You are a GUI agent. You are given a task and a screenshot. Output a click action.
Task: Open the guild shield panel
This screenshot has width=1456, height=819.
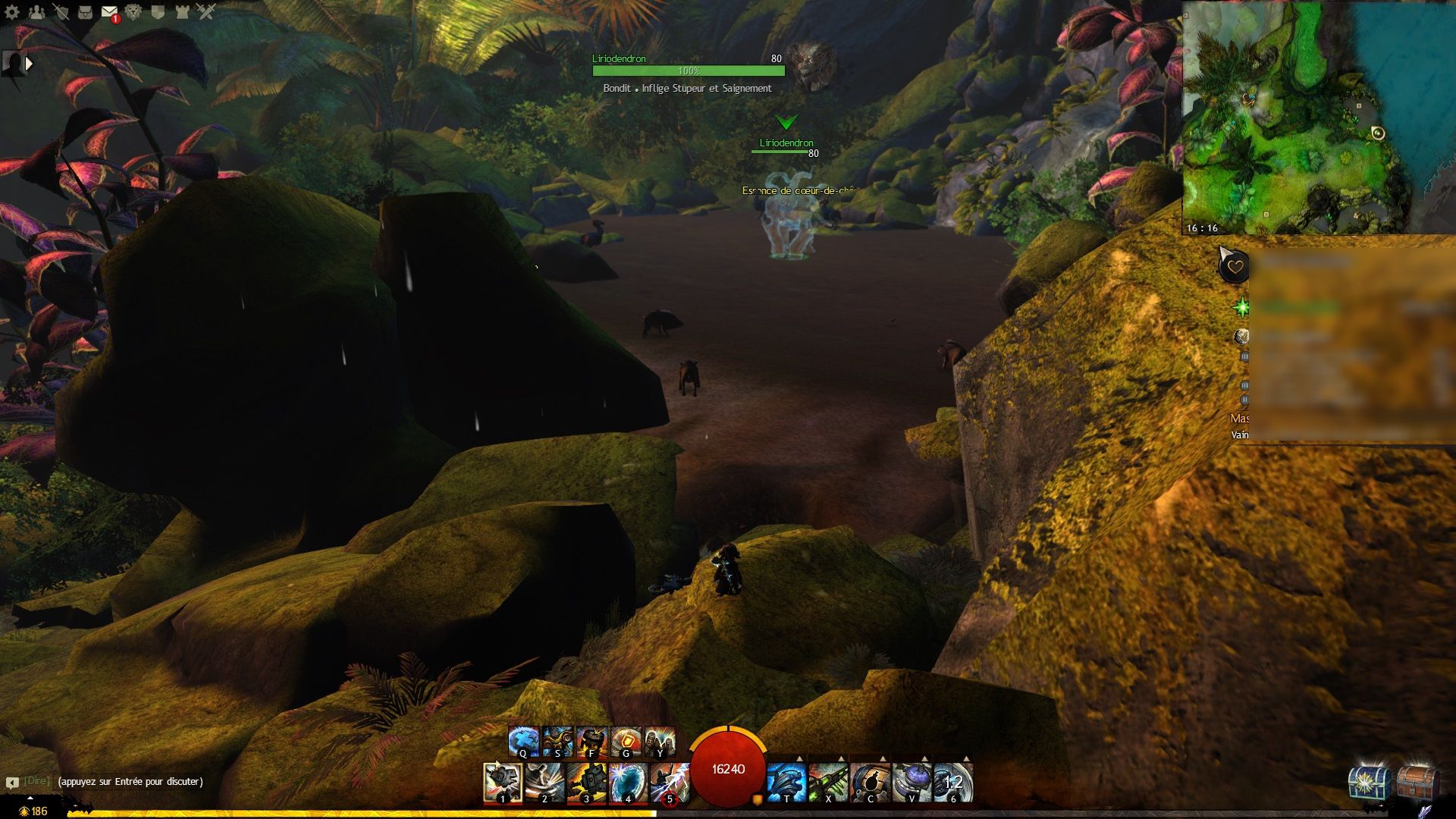[x=158, y=11]
